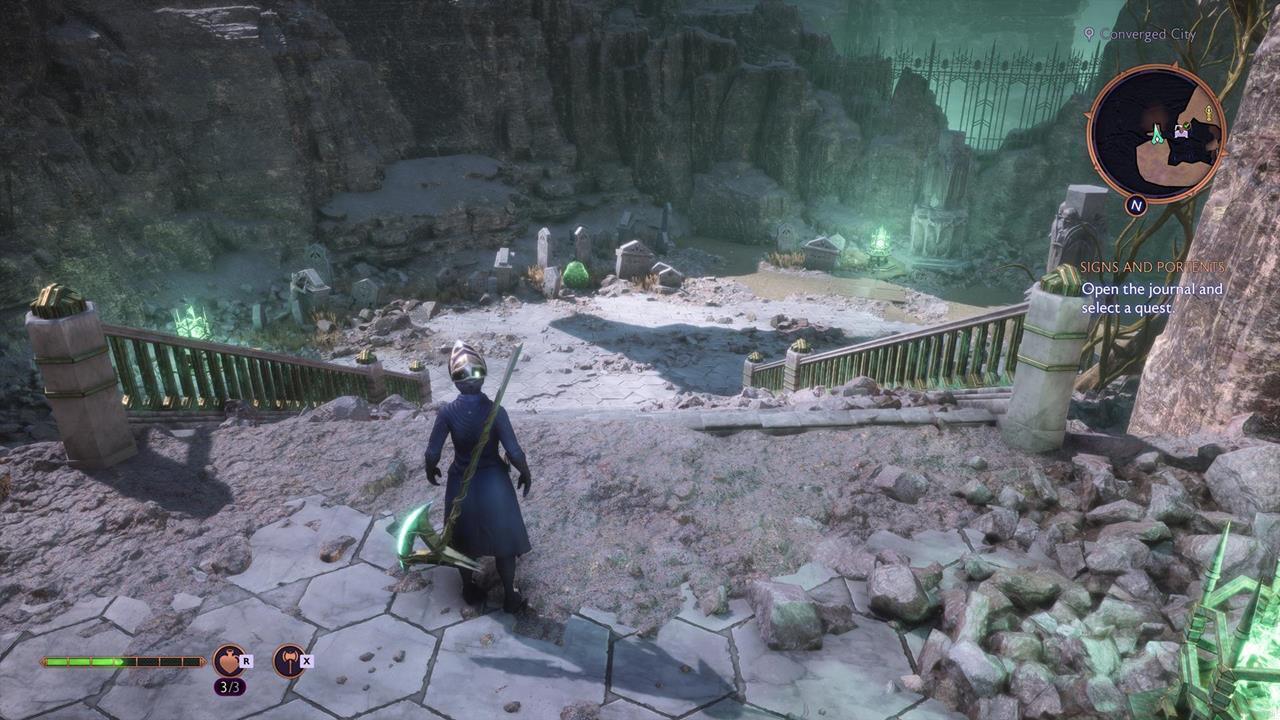Image resolution: width=1280 pixels, height=720 pixels.
Task: Click the health potion icon
Action: [227, 661]
